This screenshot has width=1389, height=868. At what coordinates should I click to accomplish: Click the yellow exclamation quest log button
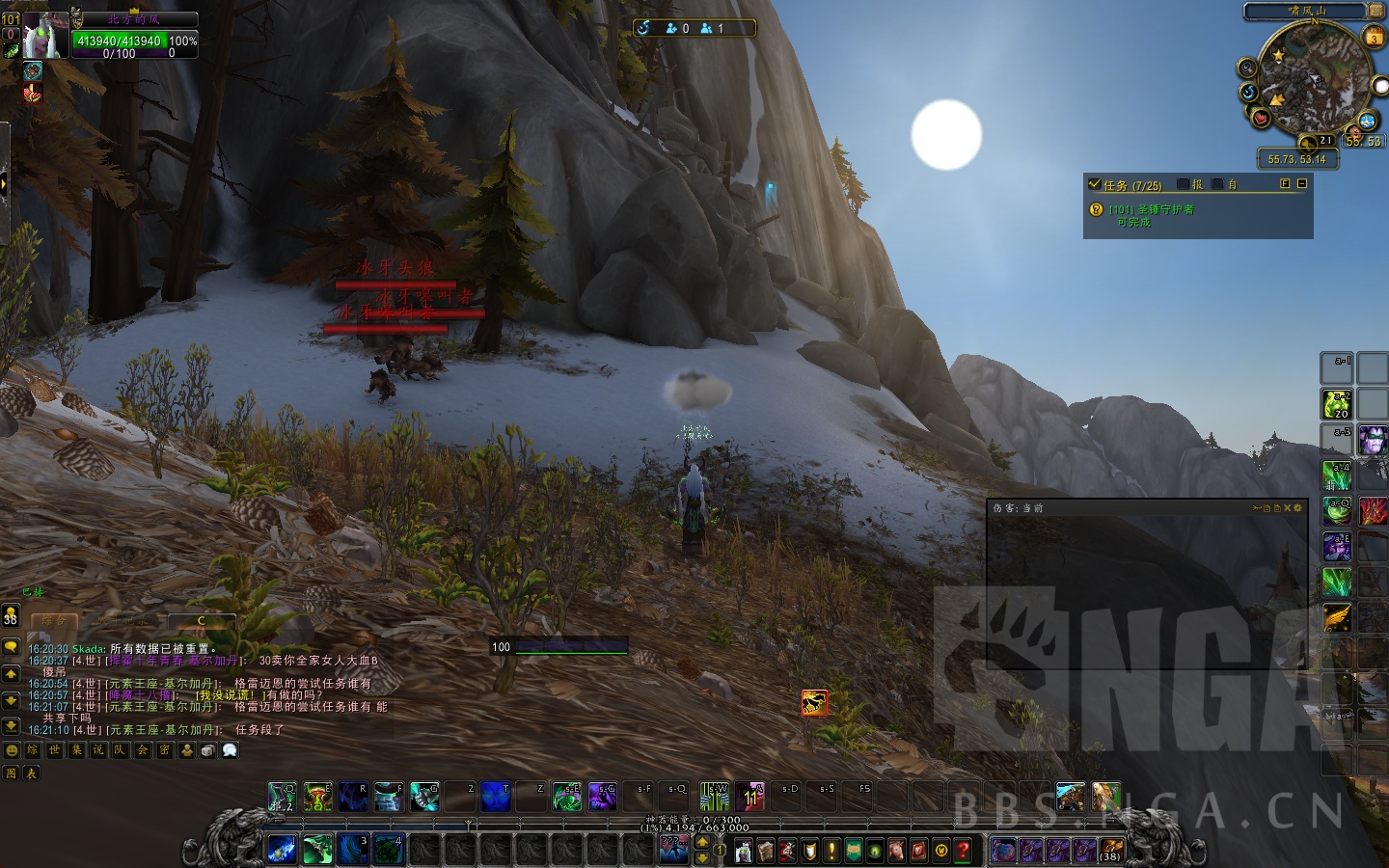tap(831, 851)
